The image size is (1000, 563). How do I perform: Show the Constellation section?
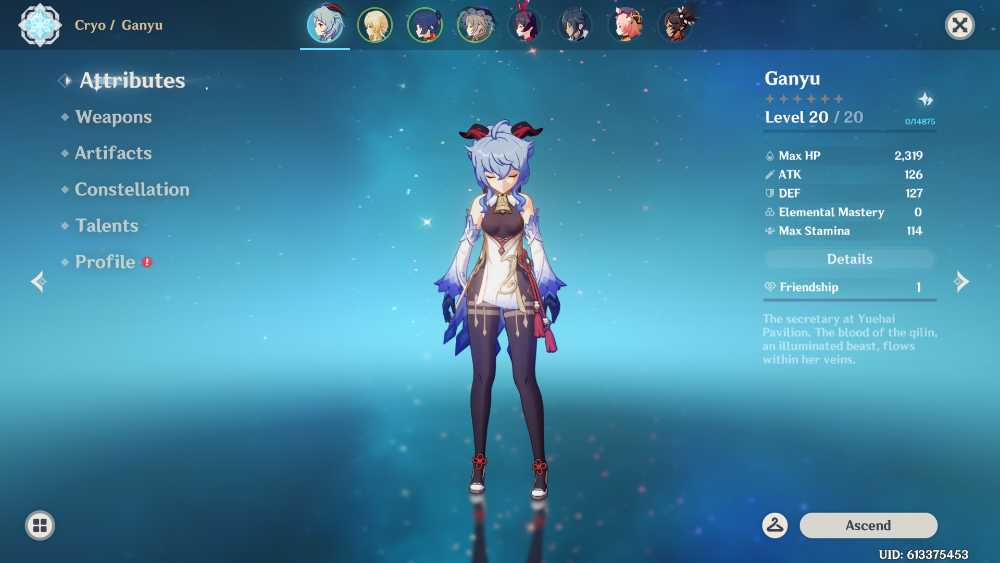pos(131,189)
